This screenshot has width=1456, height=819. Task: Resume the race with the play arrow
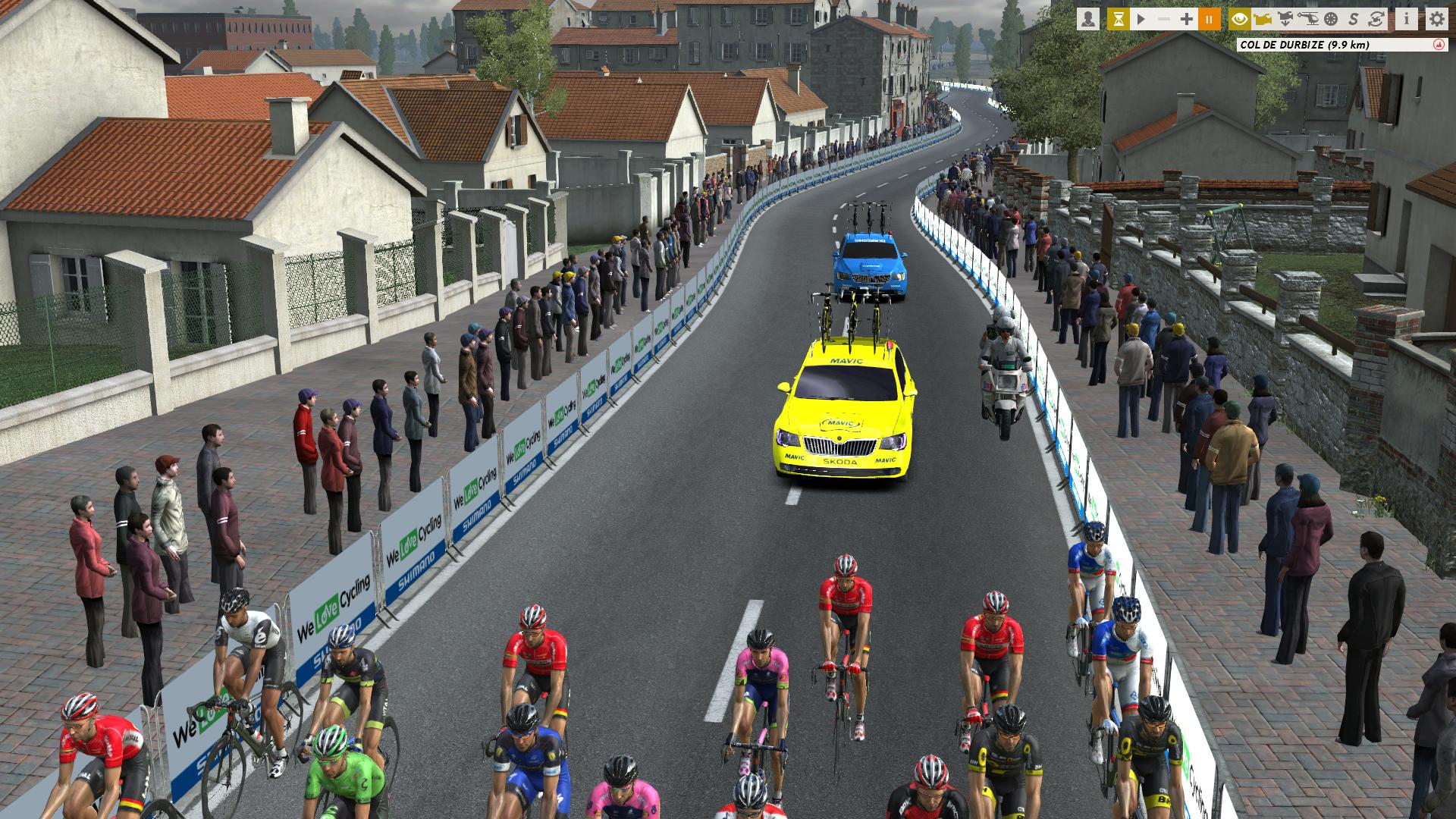[x=1141, y=19]
